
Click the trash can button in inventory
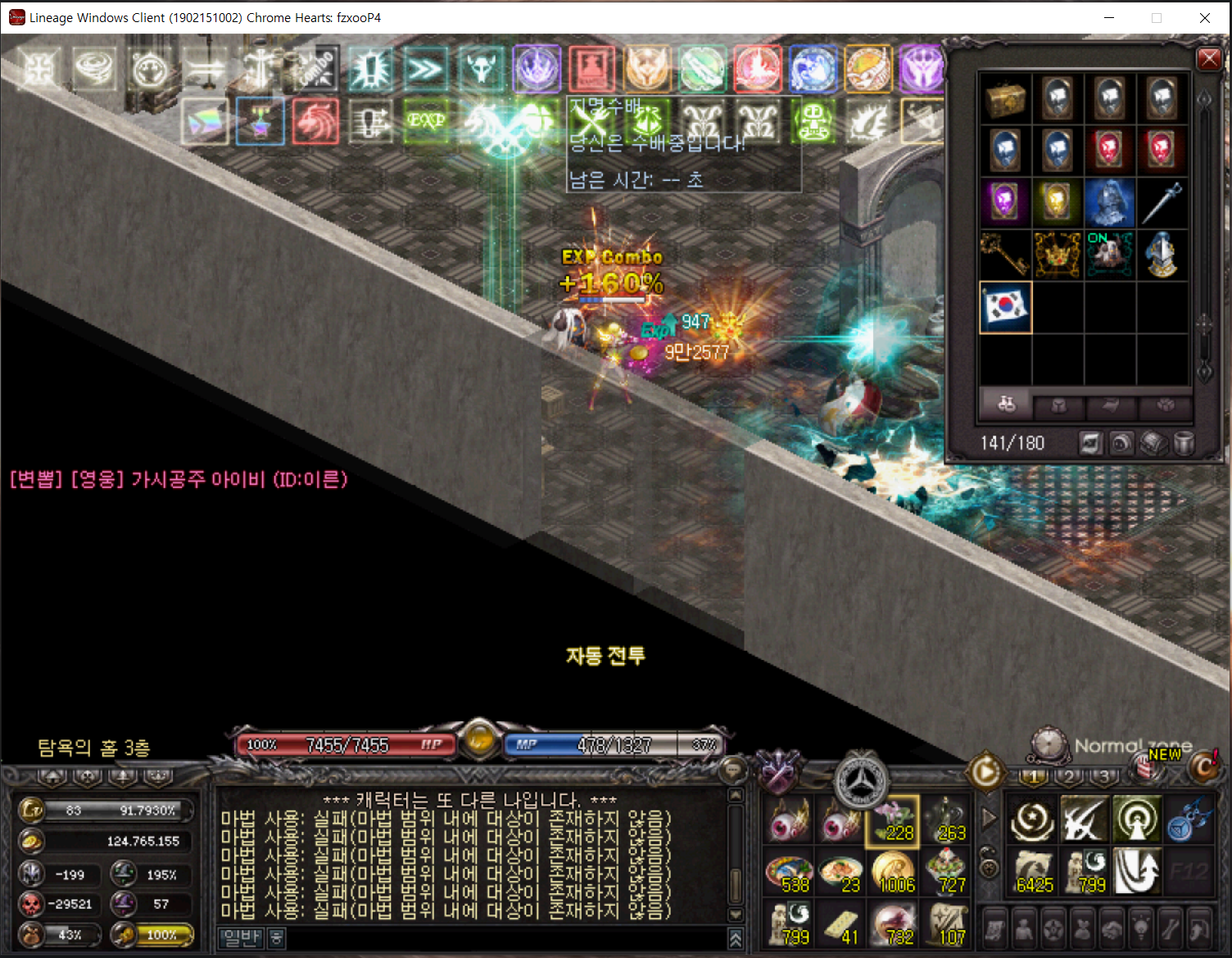pos(1184,444)
